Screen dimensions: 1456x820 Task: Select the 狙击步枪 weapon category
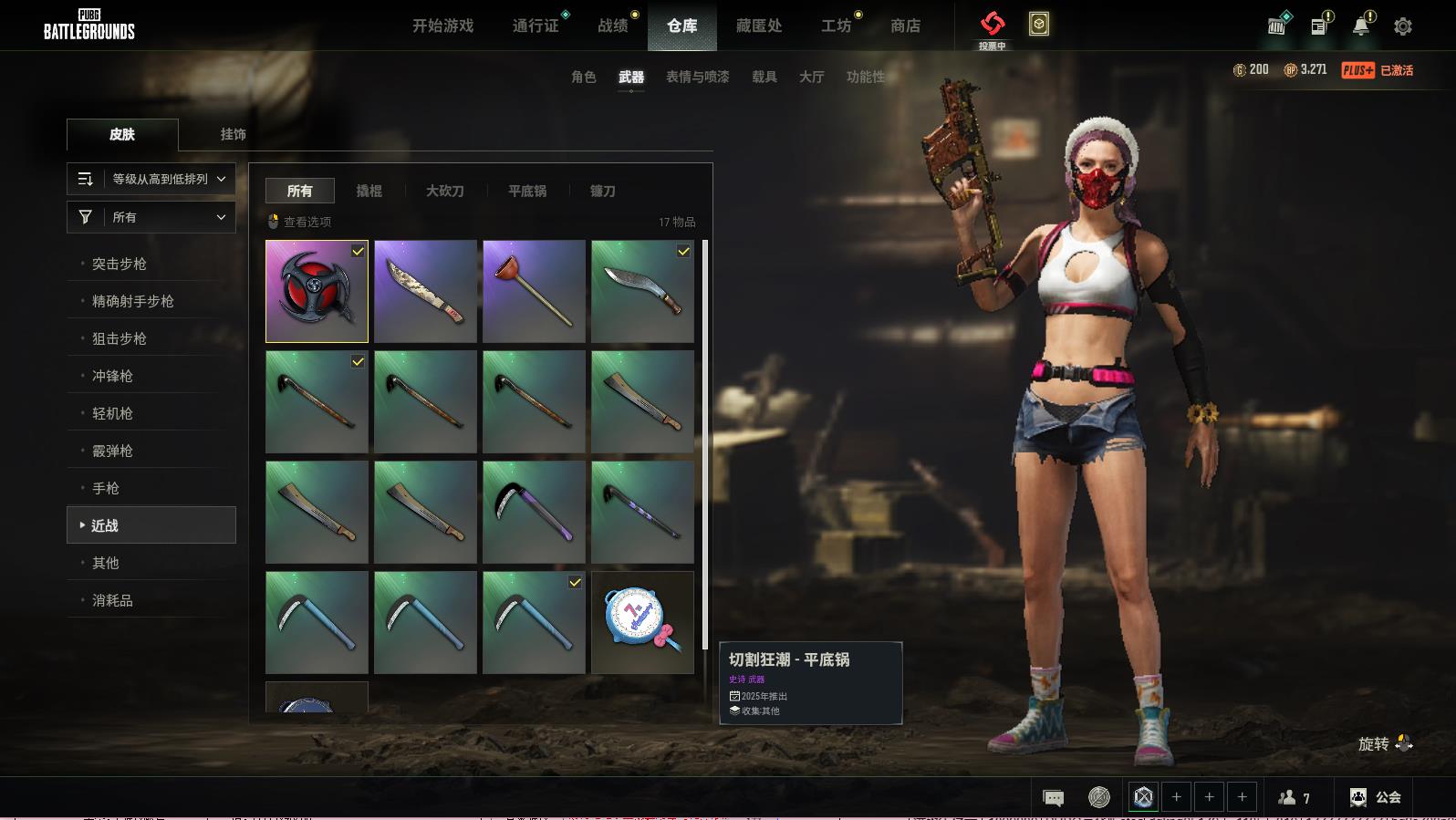coord(120,338)
